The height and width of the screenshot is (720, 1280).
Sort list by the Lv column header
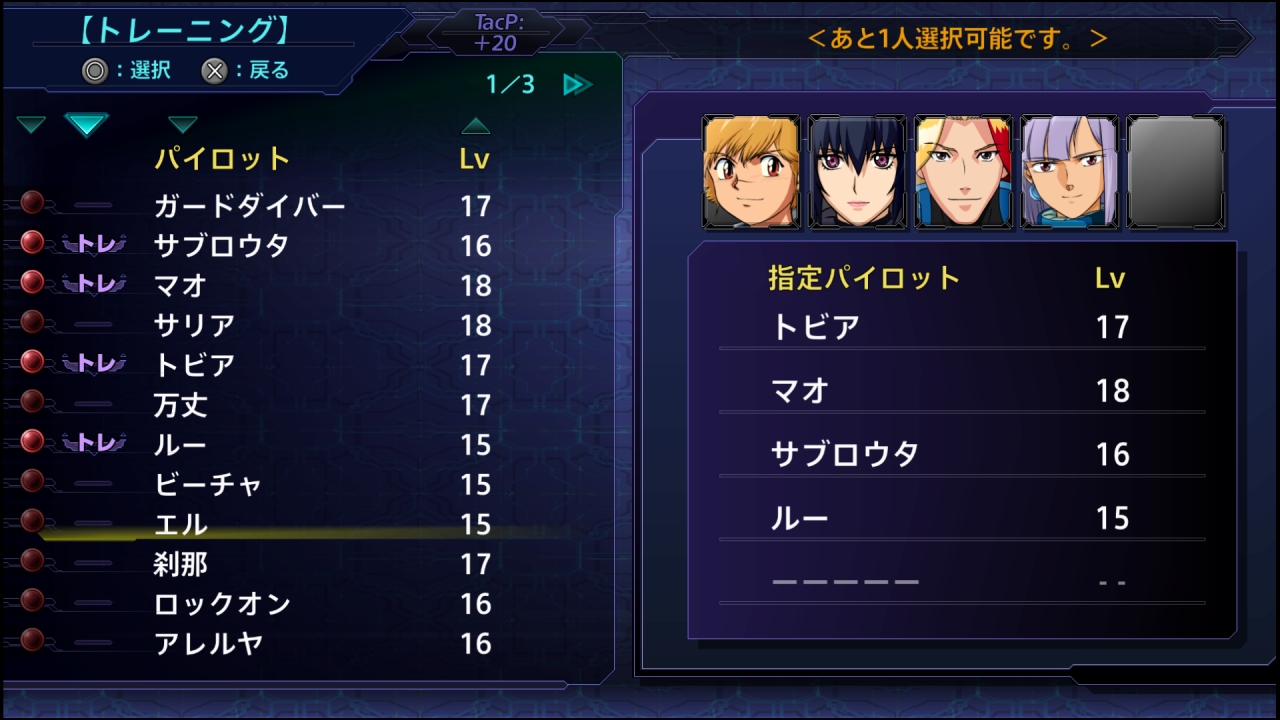click(475, 158)
